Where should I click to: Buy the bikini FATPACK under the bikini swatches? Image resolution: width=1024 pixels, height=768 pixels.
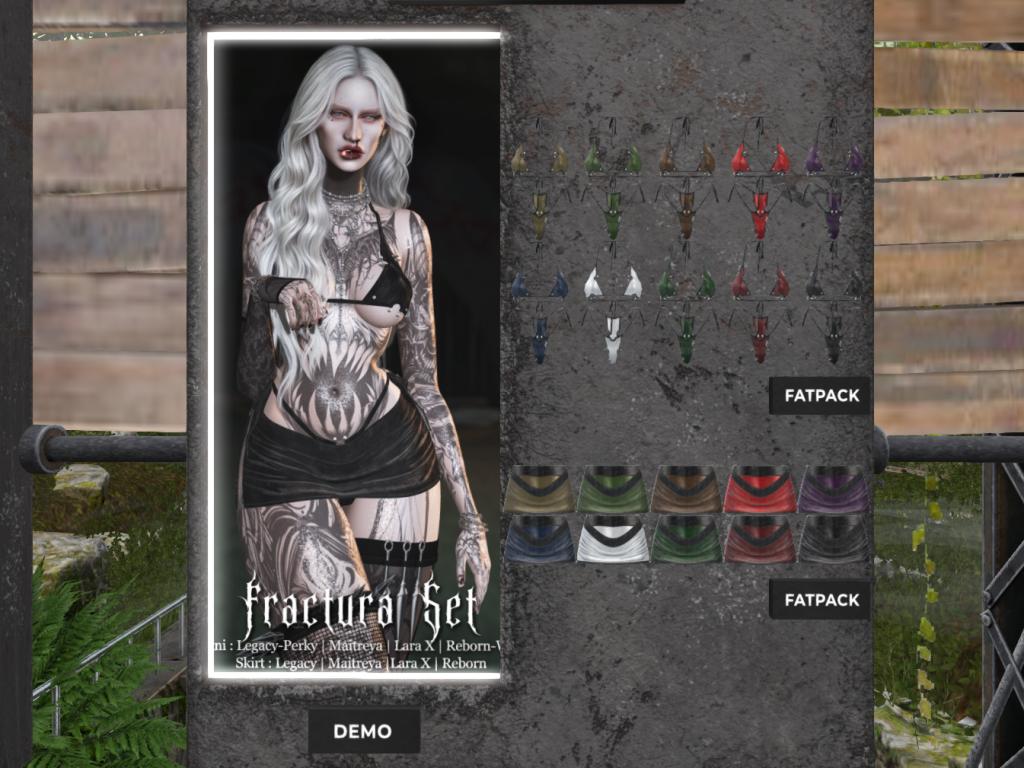pos(821,395)
